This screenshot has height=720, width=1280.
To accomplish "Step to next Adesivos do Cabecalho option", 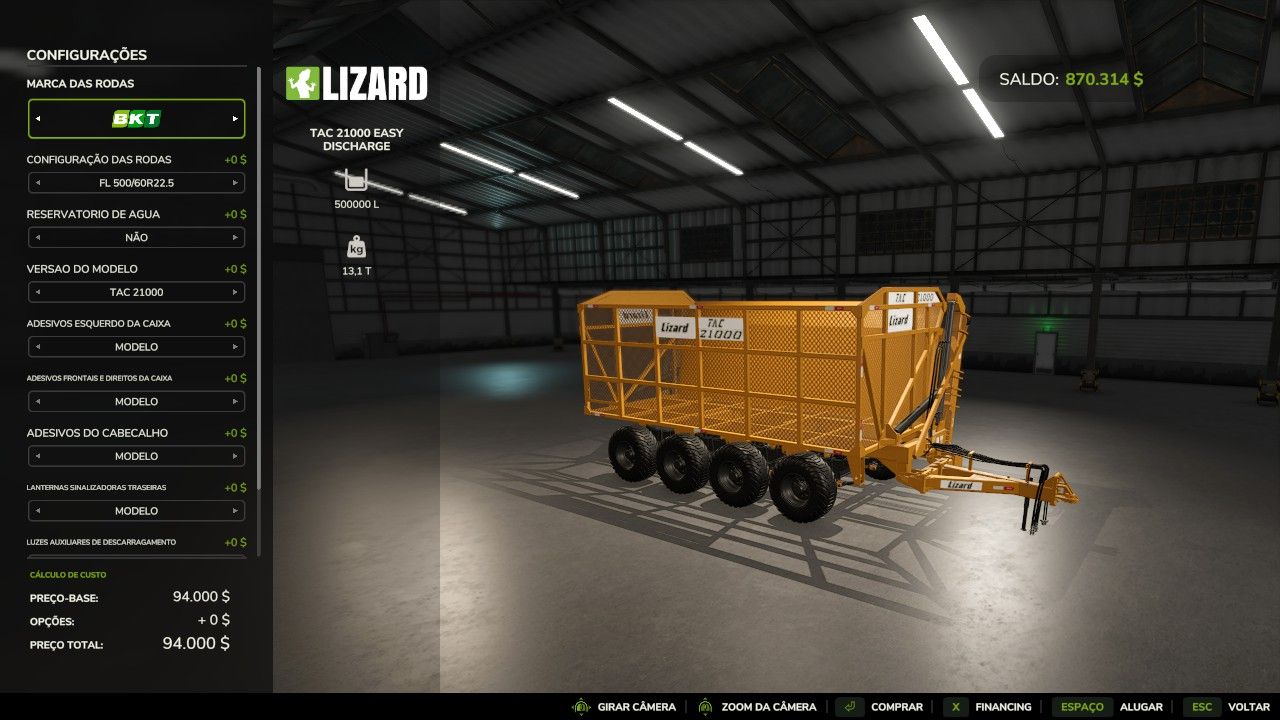I will [x=237, y=456].
